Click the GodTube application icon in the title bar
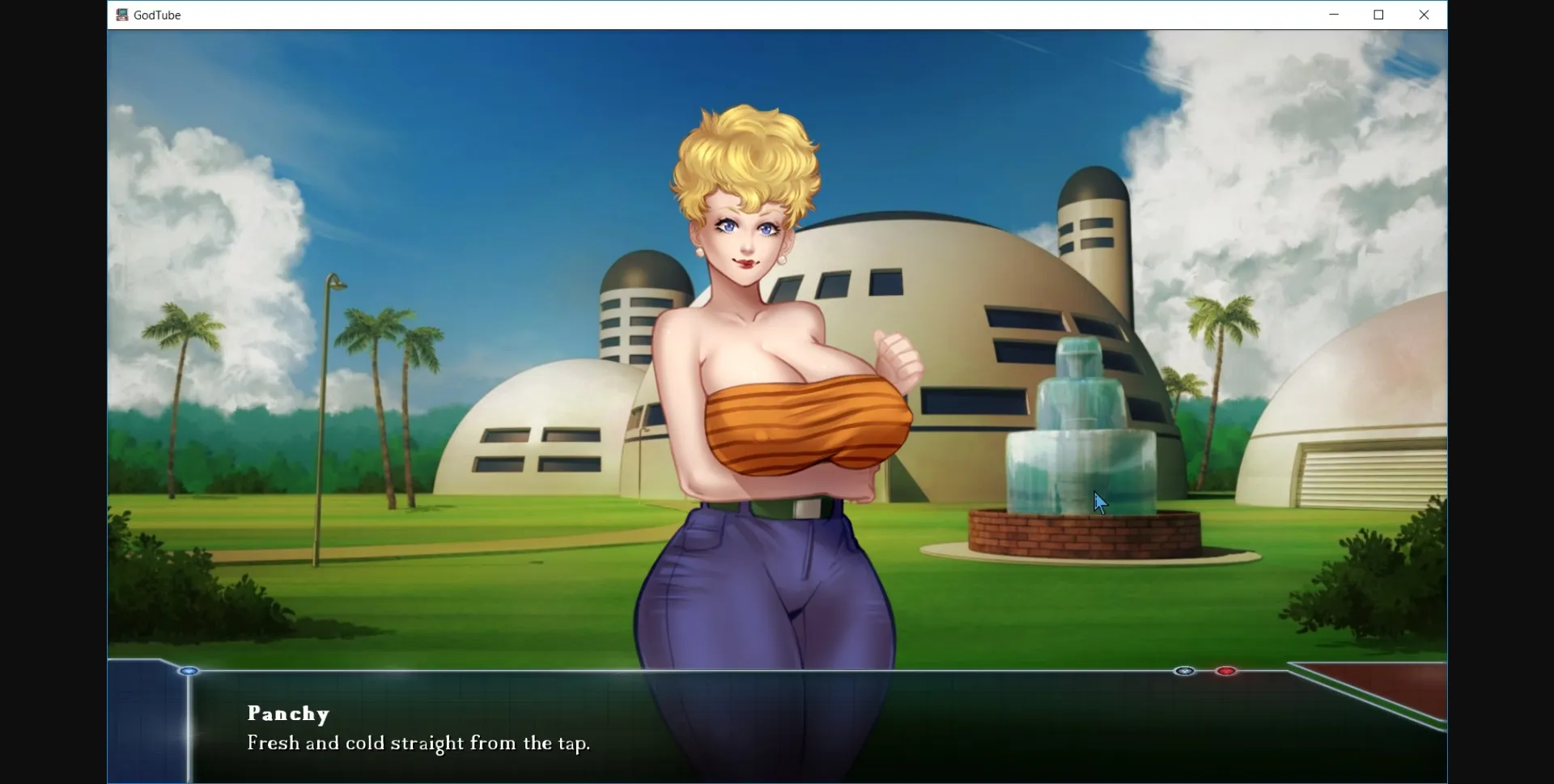Viewport: 1554px width, 784px height. (x=121, y=15)
